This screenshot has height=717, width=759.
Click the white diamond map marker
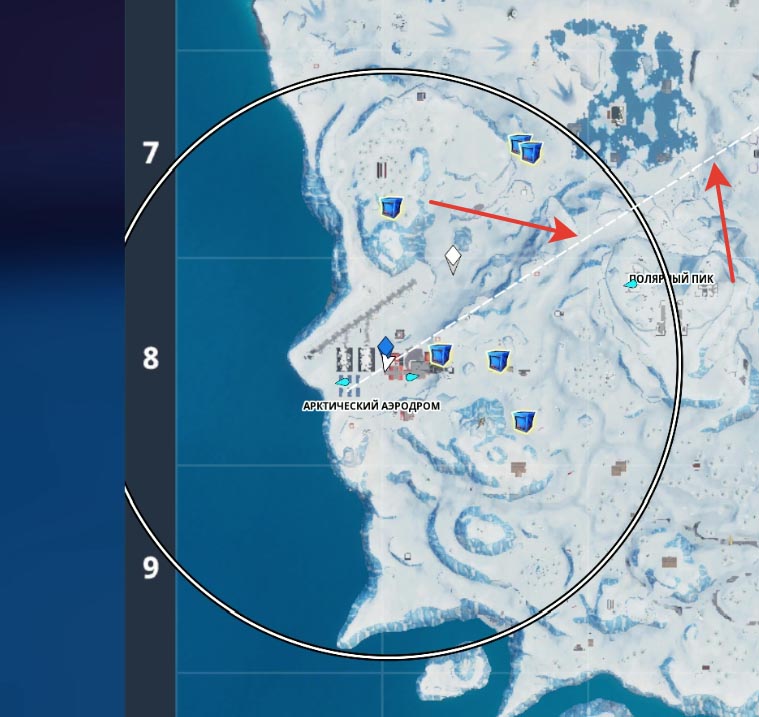coord(453,259)
